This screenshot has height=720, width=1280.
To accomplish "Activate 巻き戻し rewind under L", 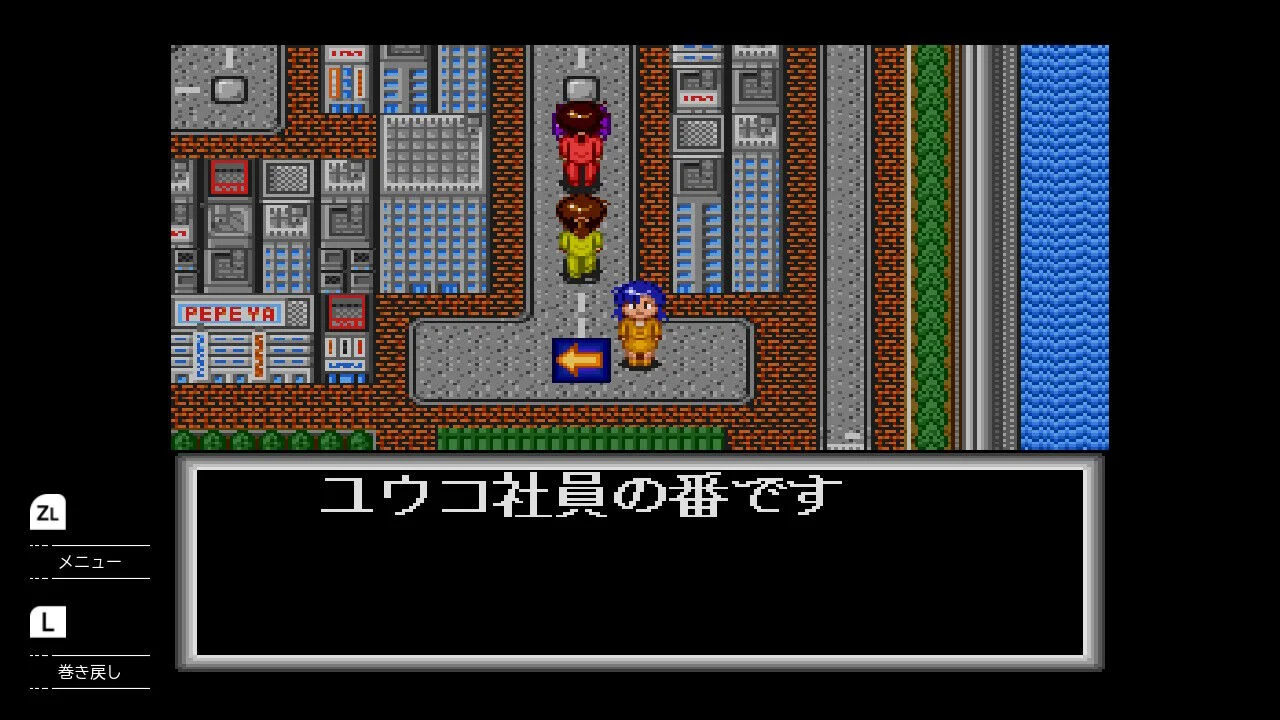I will tap(90, 673).
